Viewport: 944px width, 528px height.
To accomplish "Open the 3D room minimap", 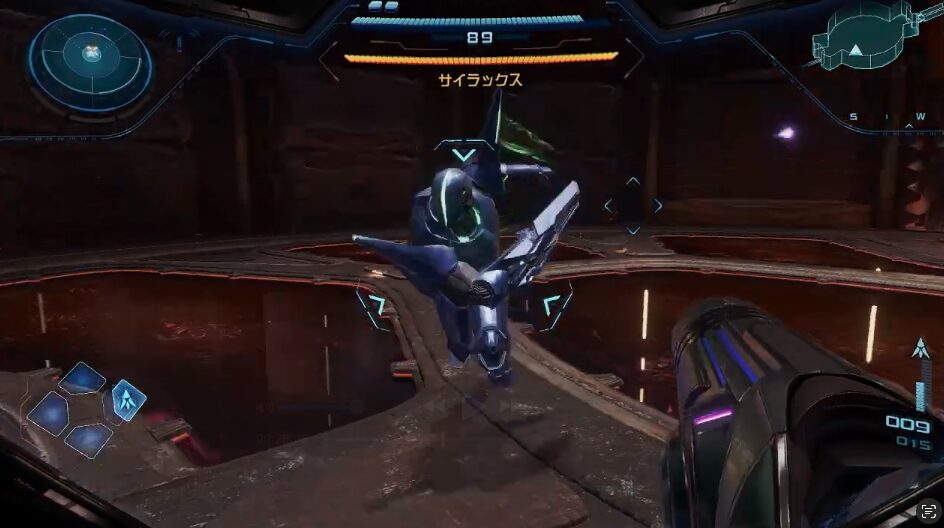I will tap(860, 42).
